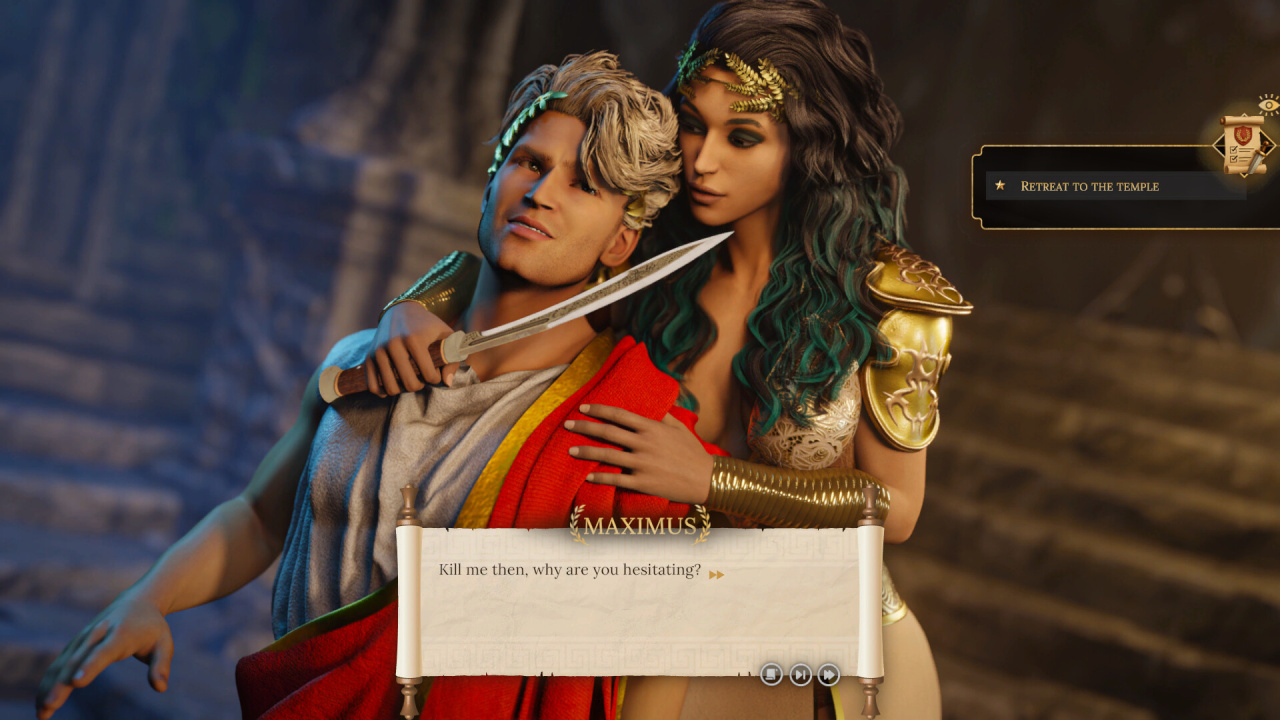The image size is (1280, 720).
Task: Toggle the eye visibility icon
Action: pyautogui.click(x=1268, y=104)
